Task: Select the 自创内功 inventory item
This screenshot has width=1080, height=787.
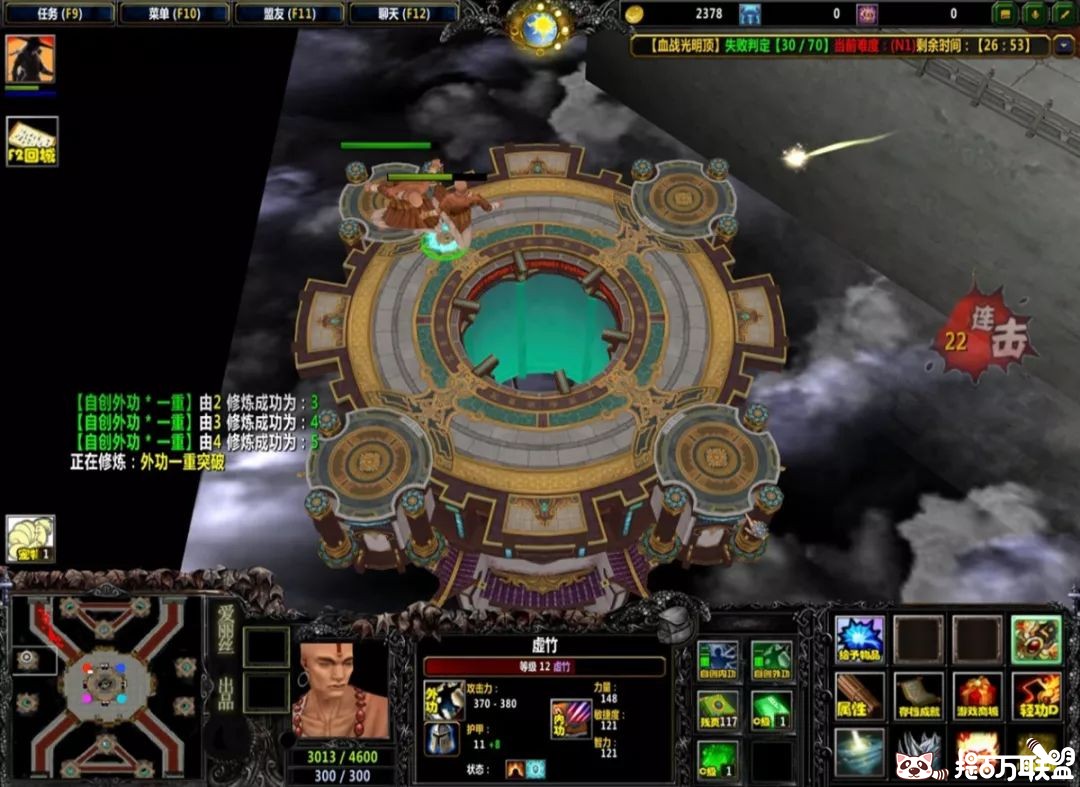Action: coord(717,660)
